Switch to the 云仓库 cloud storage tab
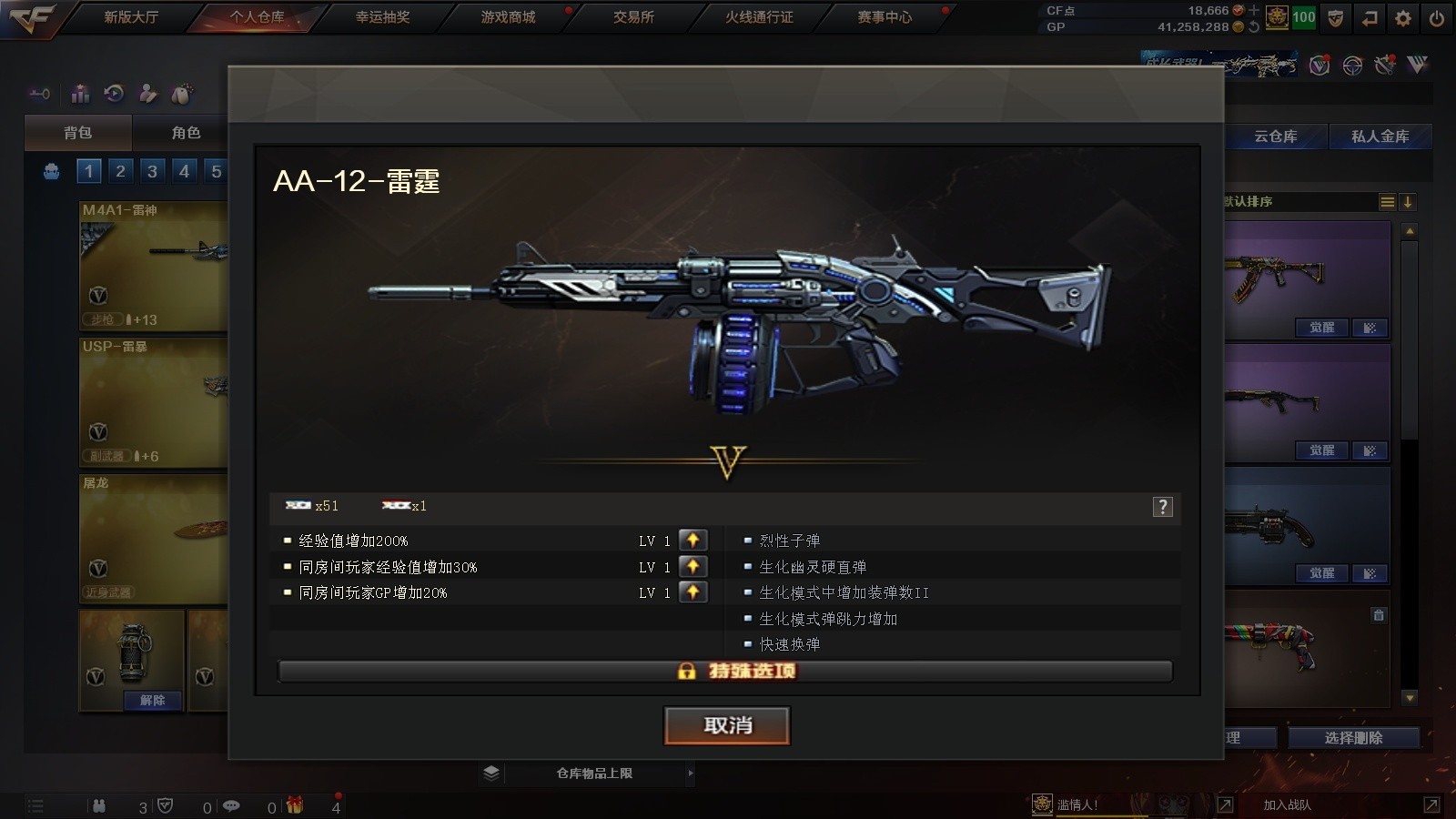The width and height of the screenshot is (1456, 819). tap(1275, 136)
